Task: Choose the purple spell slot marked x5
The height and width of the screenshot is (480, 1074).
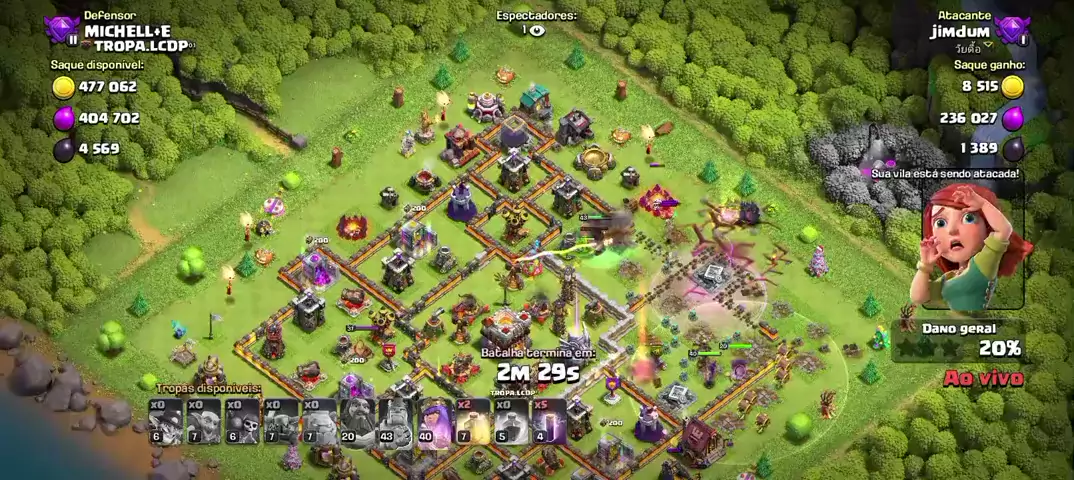Action: [547, 421]
